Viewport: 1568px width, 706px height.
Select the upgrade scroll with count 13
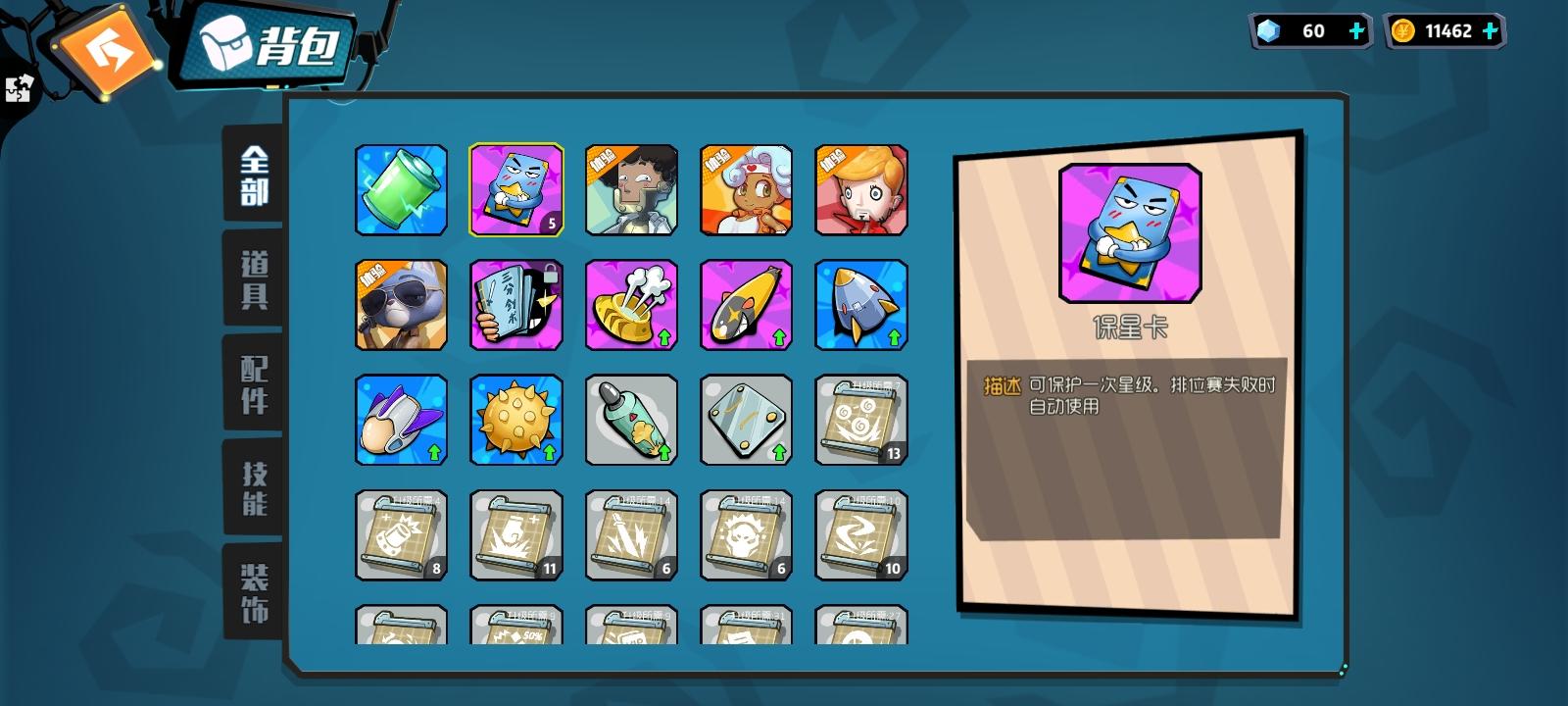860,420
